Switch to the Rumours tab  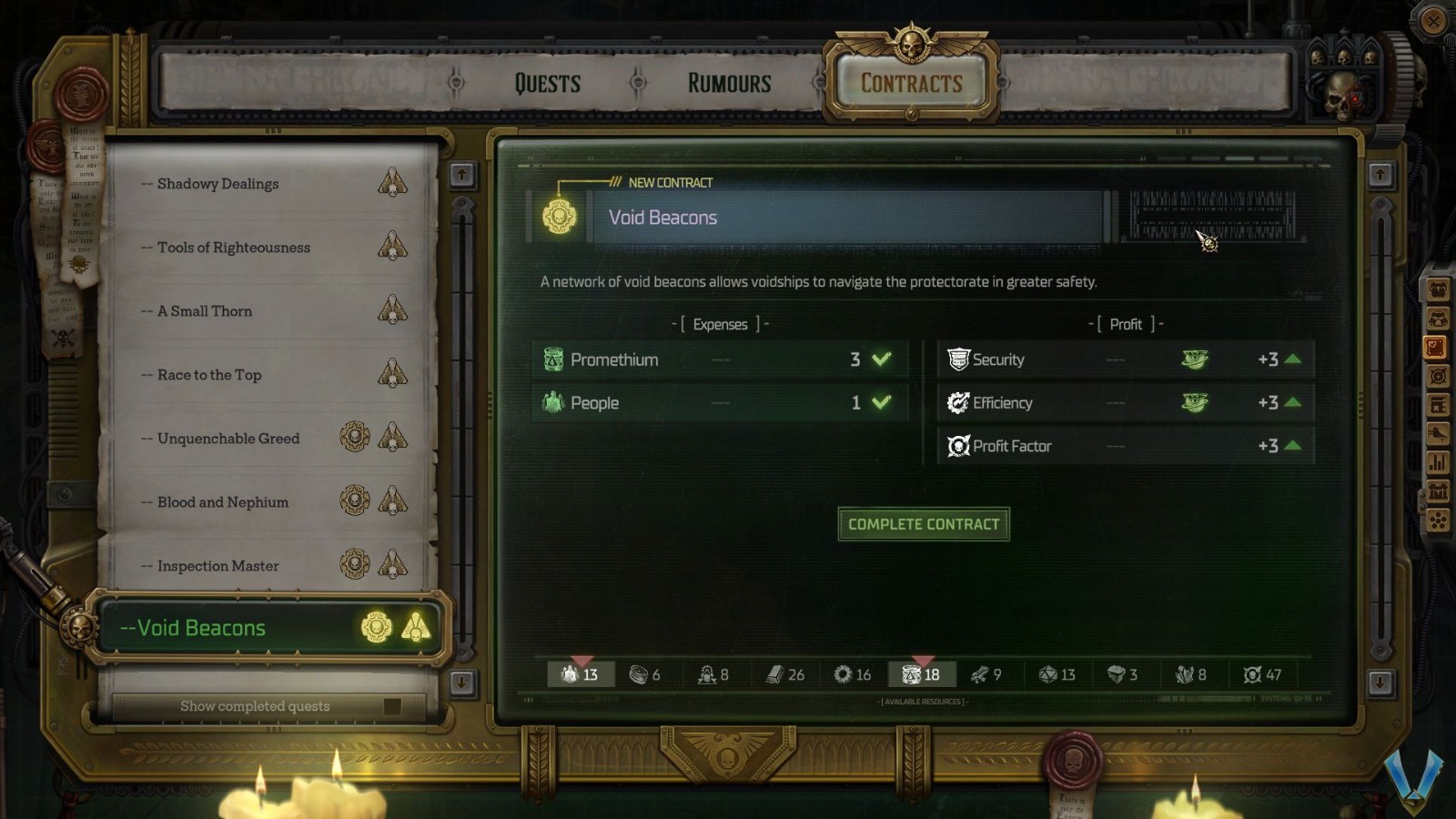(727, 83)
